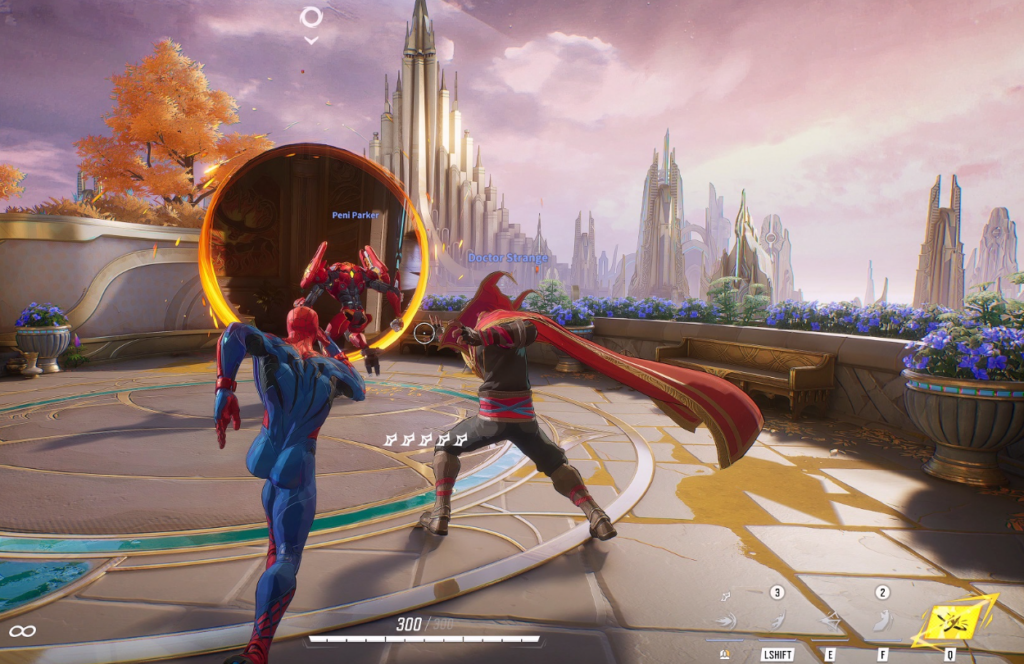Use the leaping figure ability with 3 charges
1024x664 pixels.
777,621
